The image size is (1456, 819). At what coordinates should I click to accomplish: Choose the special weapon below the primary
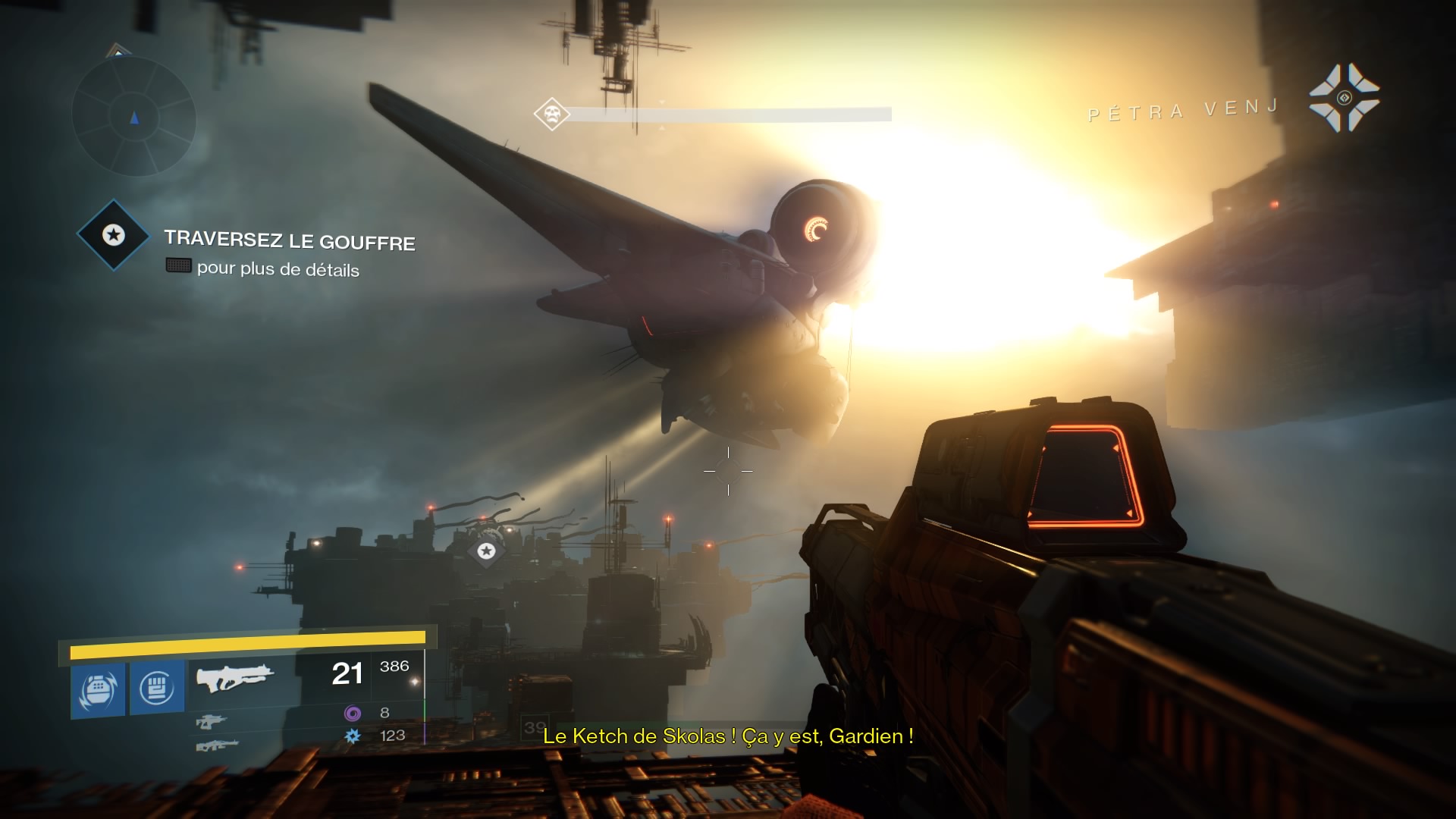pyautogui.click(x=211, y=722)
